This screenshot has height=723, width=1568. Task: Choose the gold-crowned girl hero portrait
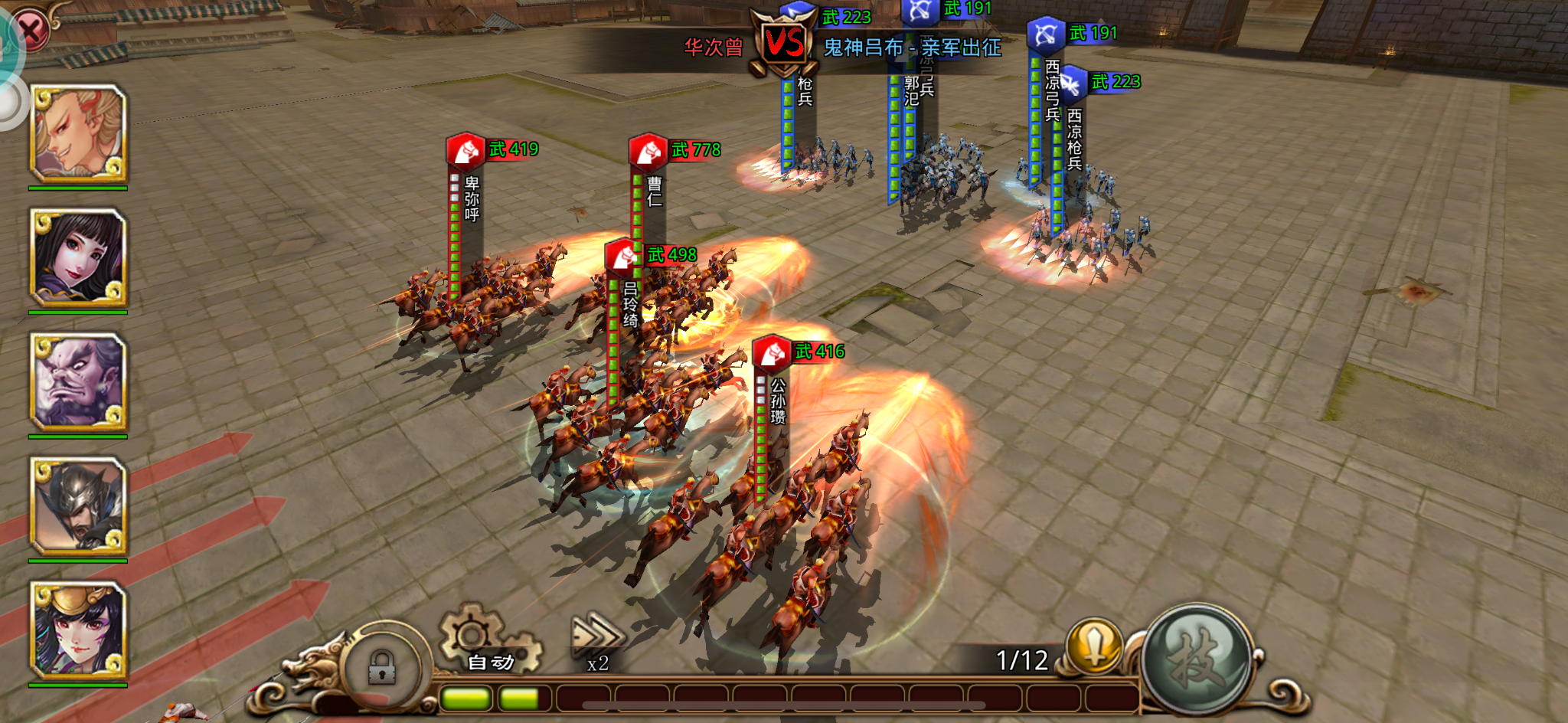77,630
